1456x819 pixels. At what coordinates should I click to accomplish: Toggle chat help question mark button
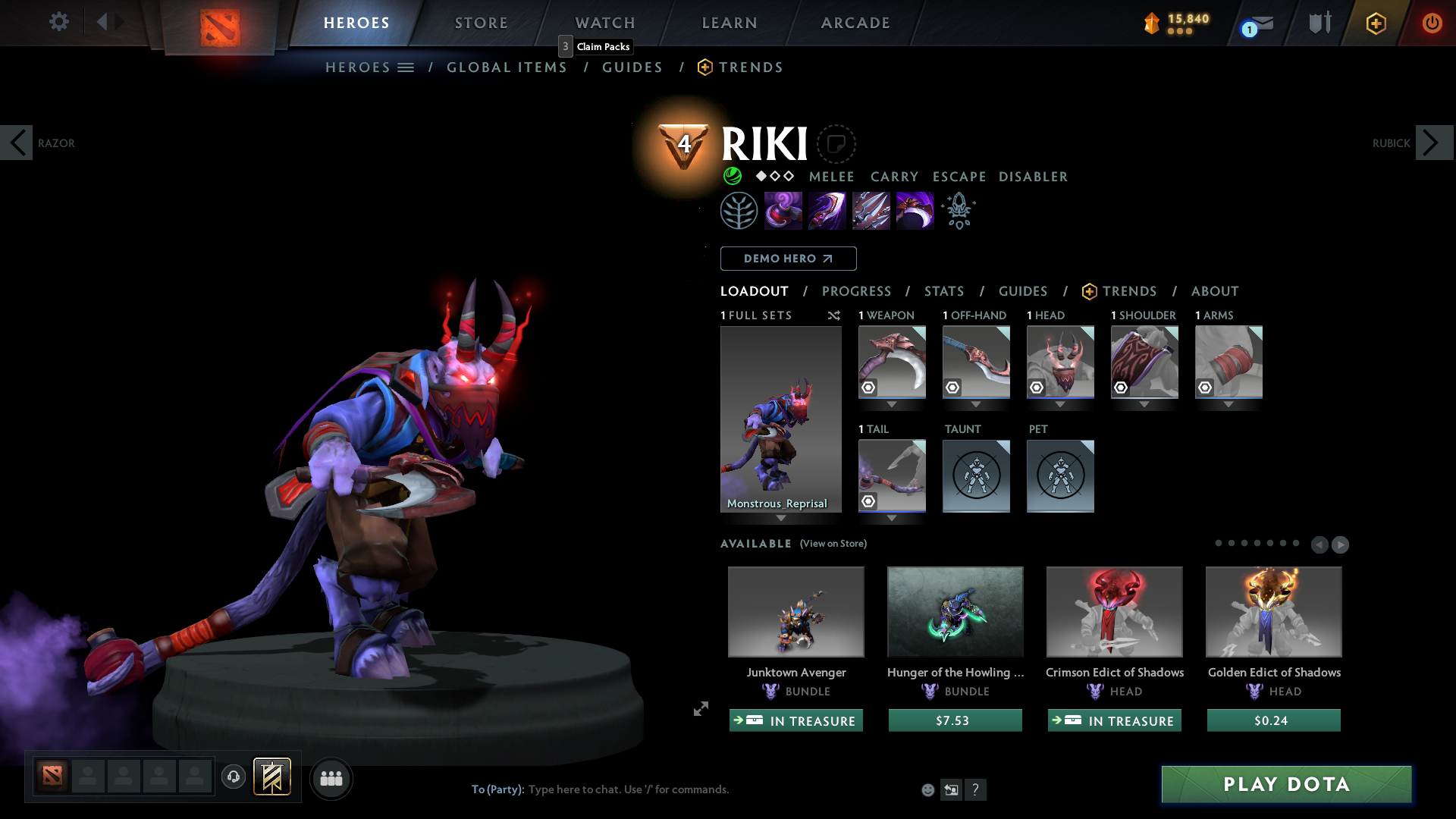(x=976, y=789)
